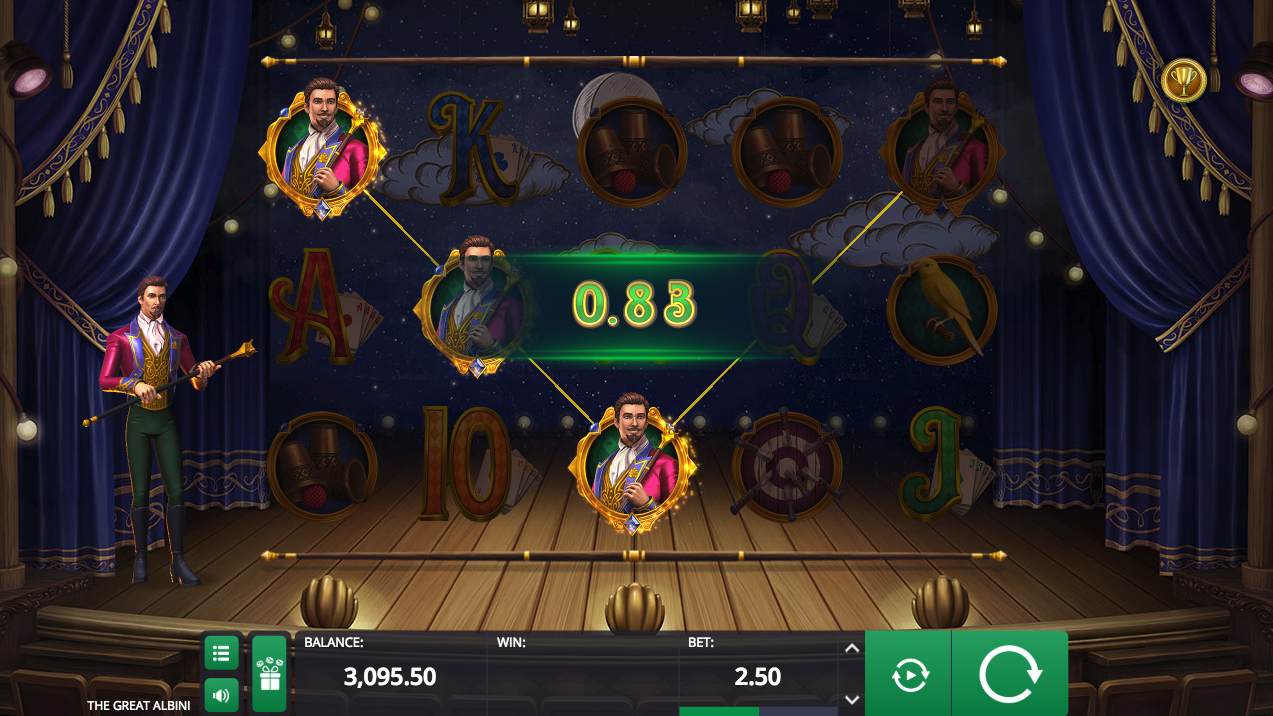The height and width of the screenshot is (716, 1273).
Task: Toggle sound with the speaker button
Action: tap(221, 695)
